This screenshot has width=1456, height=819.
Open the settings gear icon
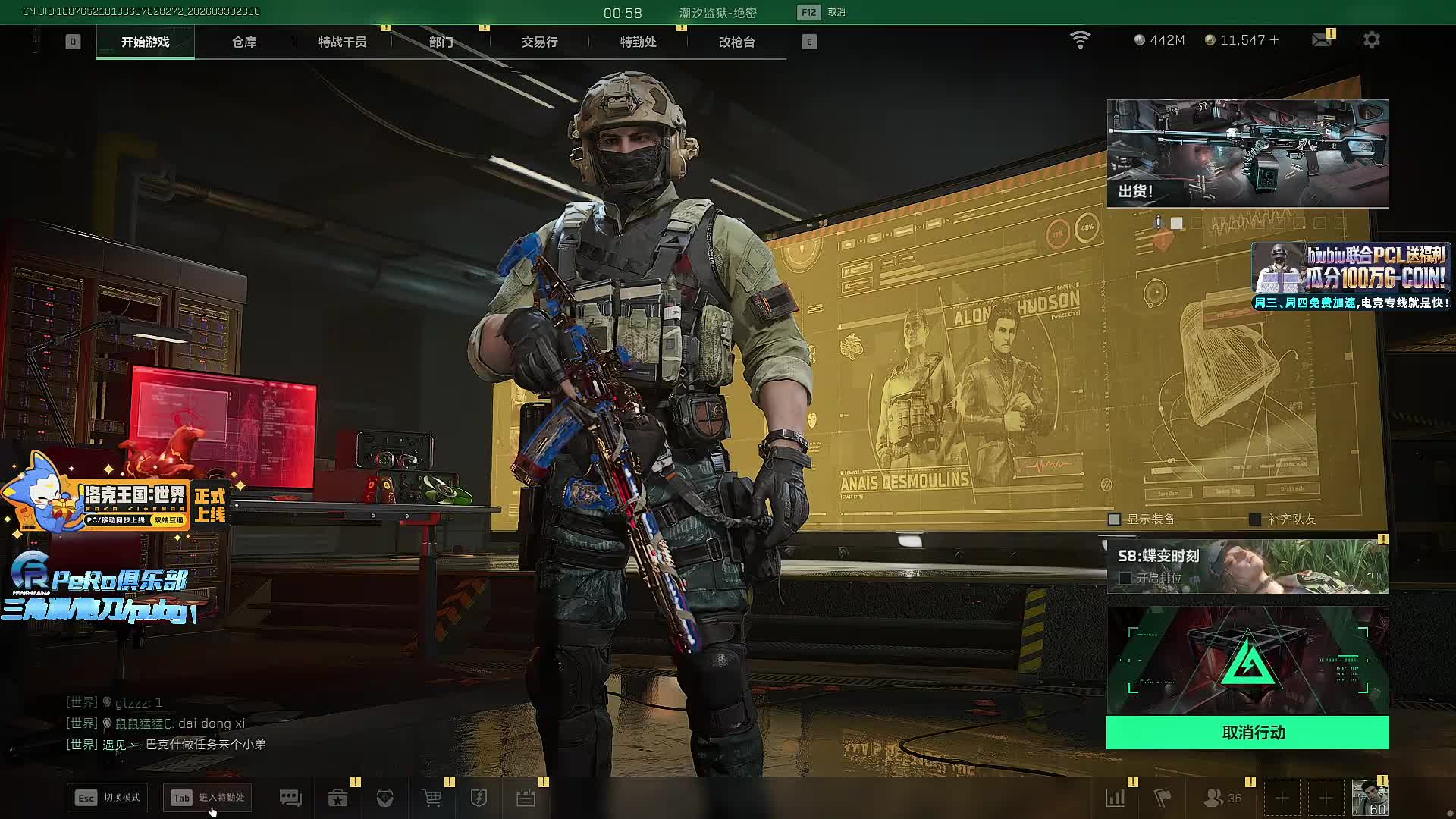1371,40
